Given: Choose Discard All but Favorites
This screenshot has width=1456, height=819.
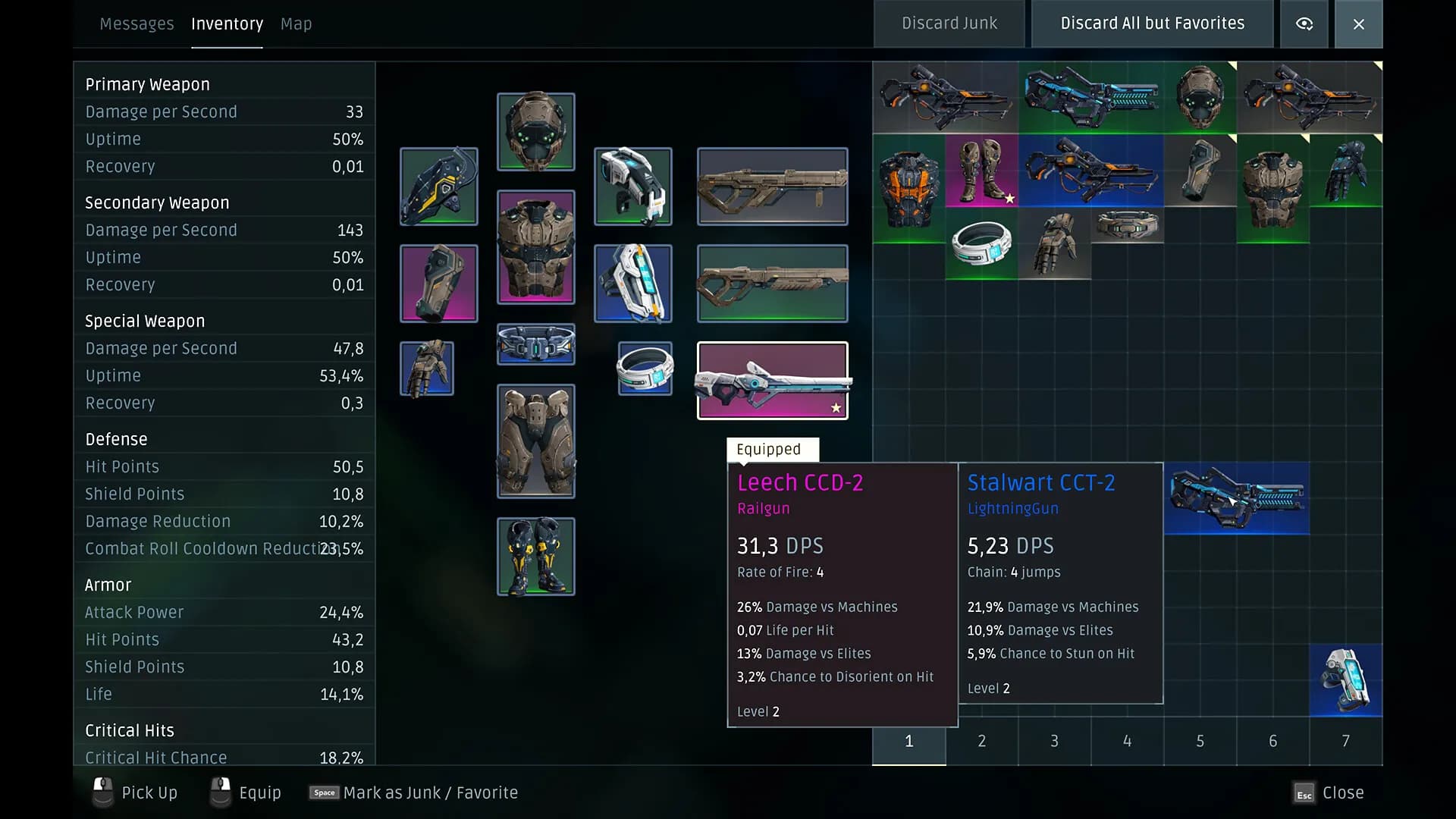Looking at the screenshot, I should [x=1152, y=24].
